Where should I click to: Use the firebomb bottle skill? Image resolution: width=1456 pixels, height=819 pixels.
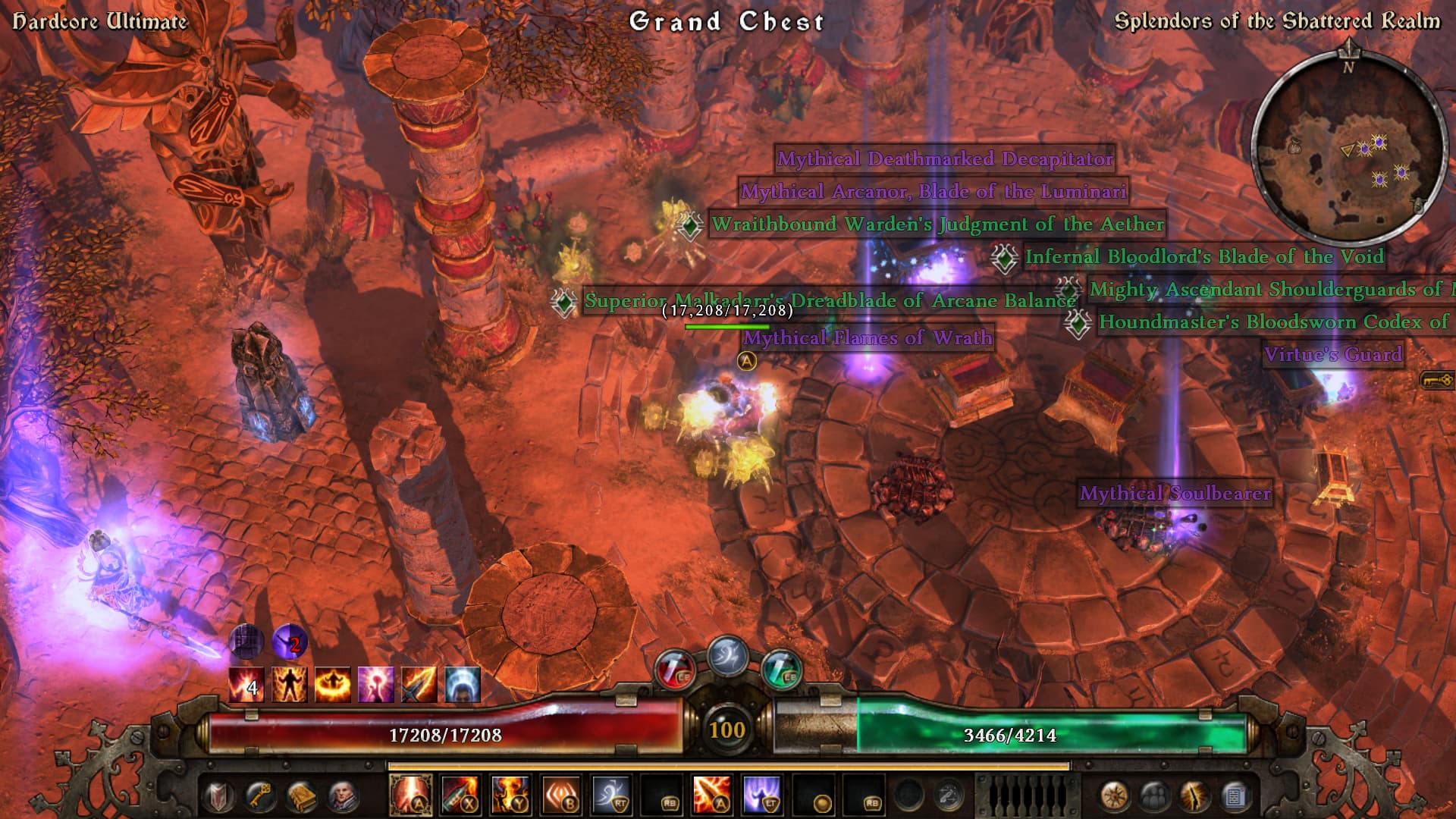[x=460, y=795]
